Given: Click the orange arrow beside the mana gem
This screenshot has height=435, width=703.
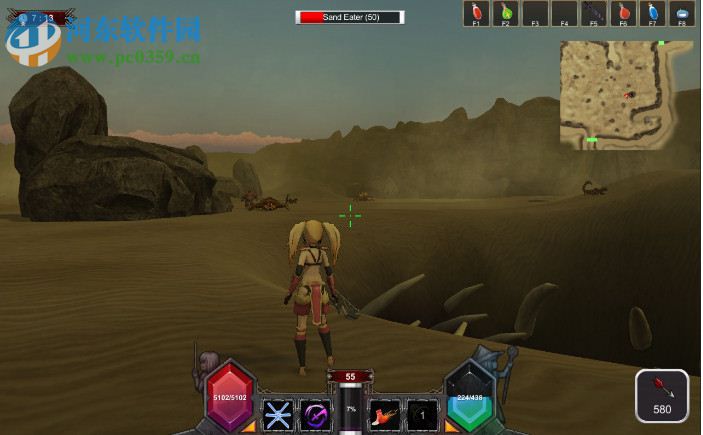Looking at the screenshot, I should pos(452,427).
